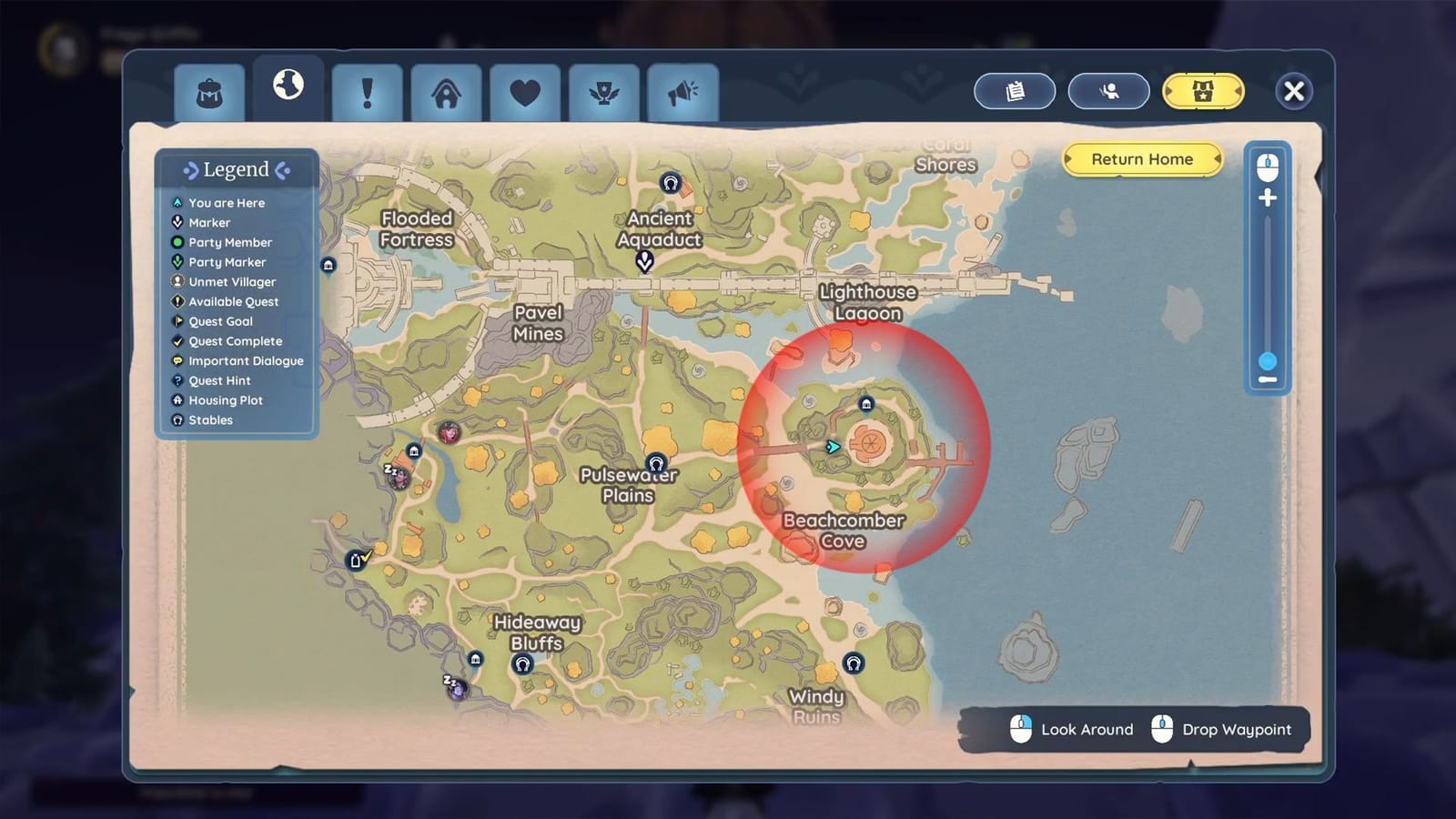Click the Drop Waypoint label
The width and height of the screenshot is (1456, 819).
pos(1236,730)
